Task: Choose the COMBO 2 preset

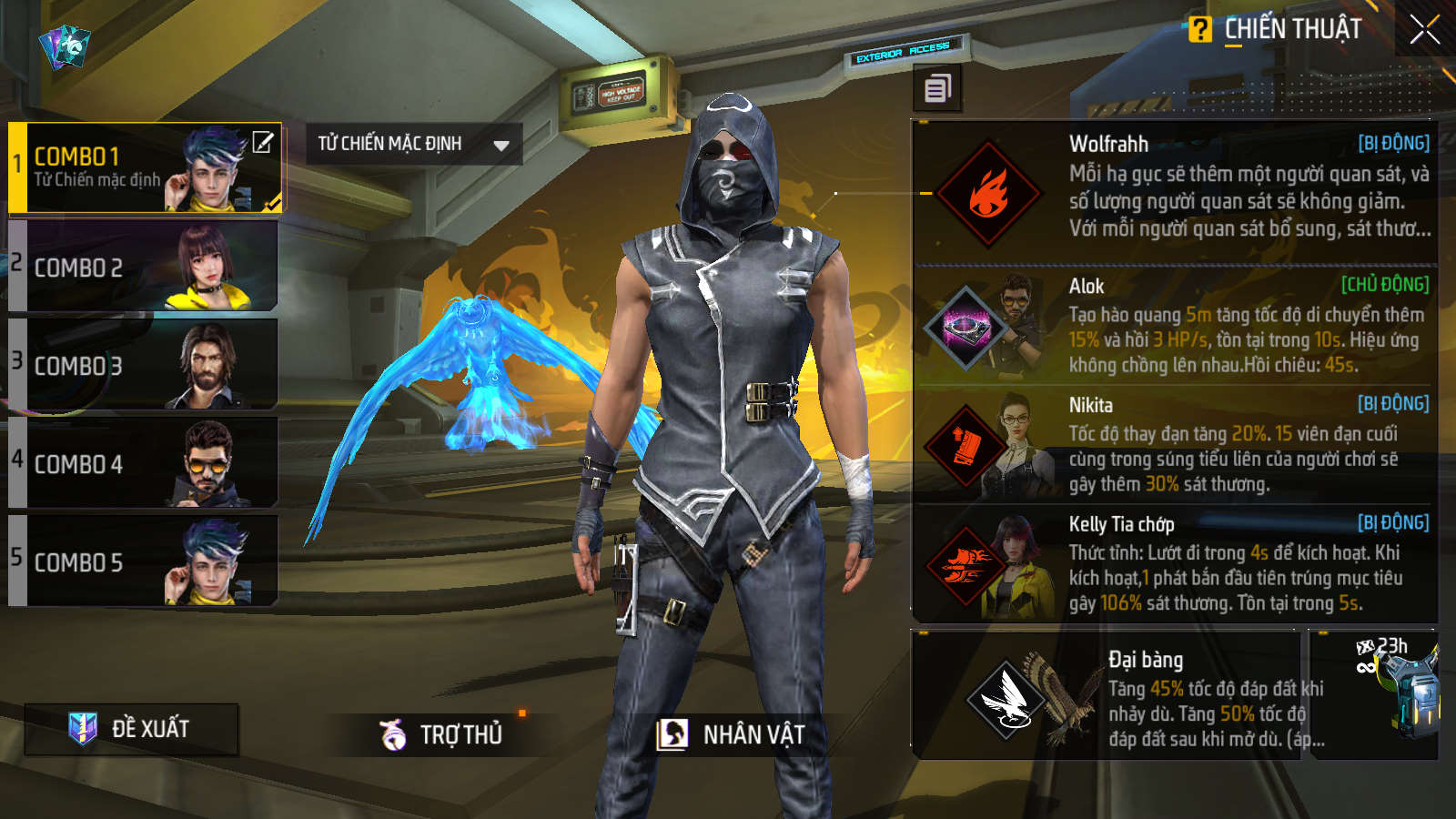Action: (x=143, y=267)
